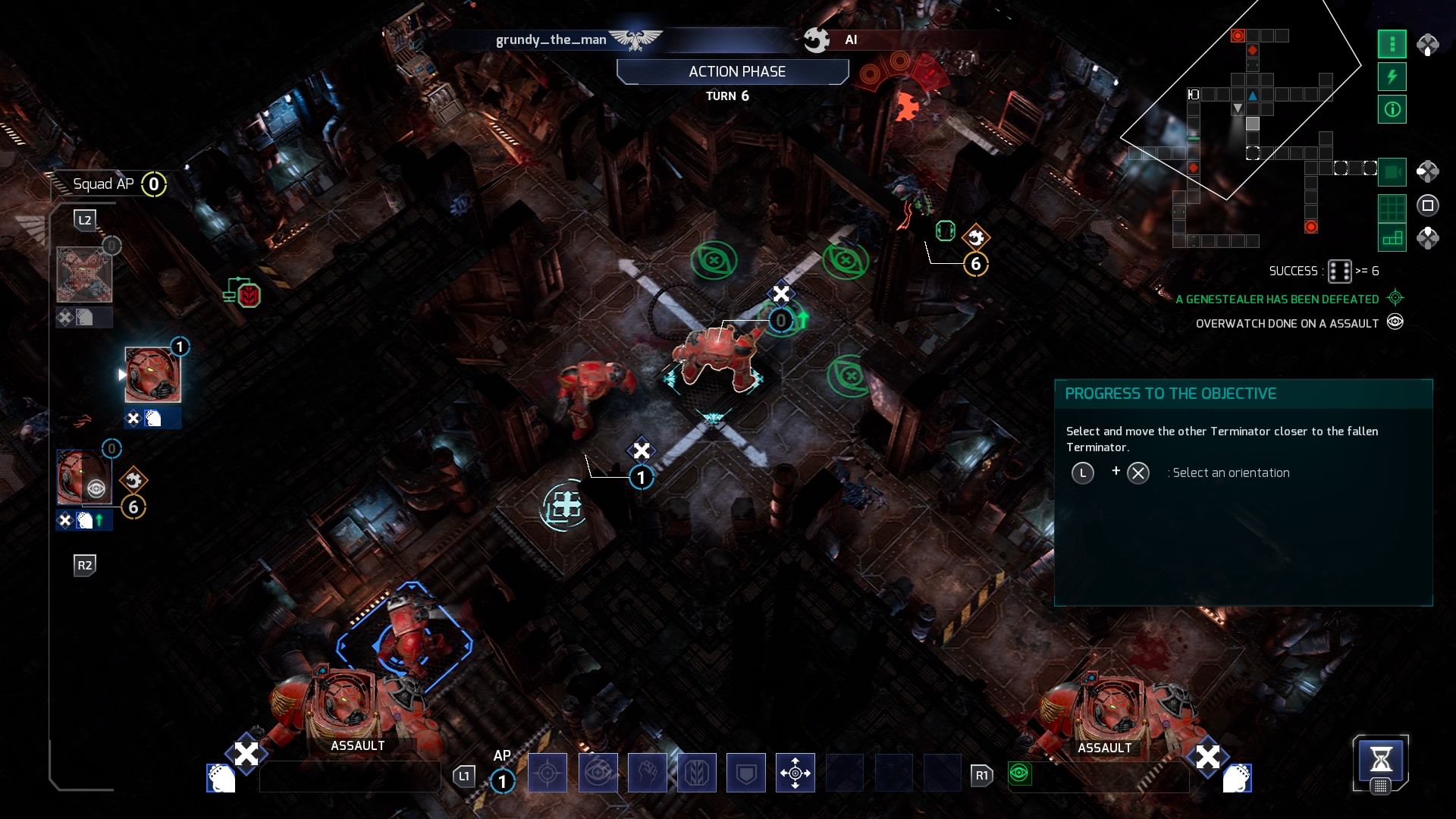The image size is (1456, 819).
Task: Click the green stepped-blocks map button
Action: 1392,238
